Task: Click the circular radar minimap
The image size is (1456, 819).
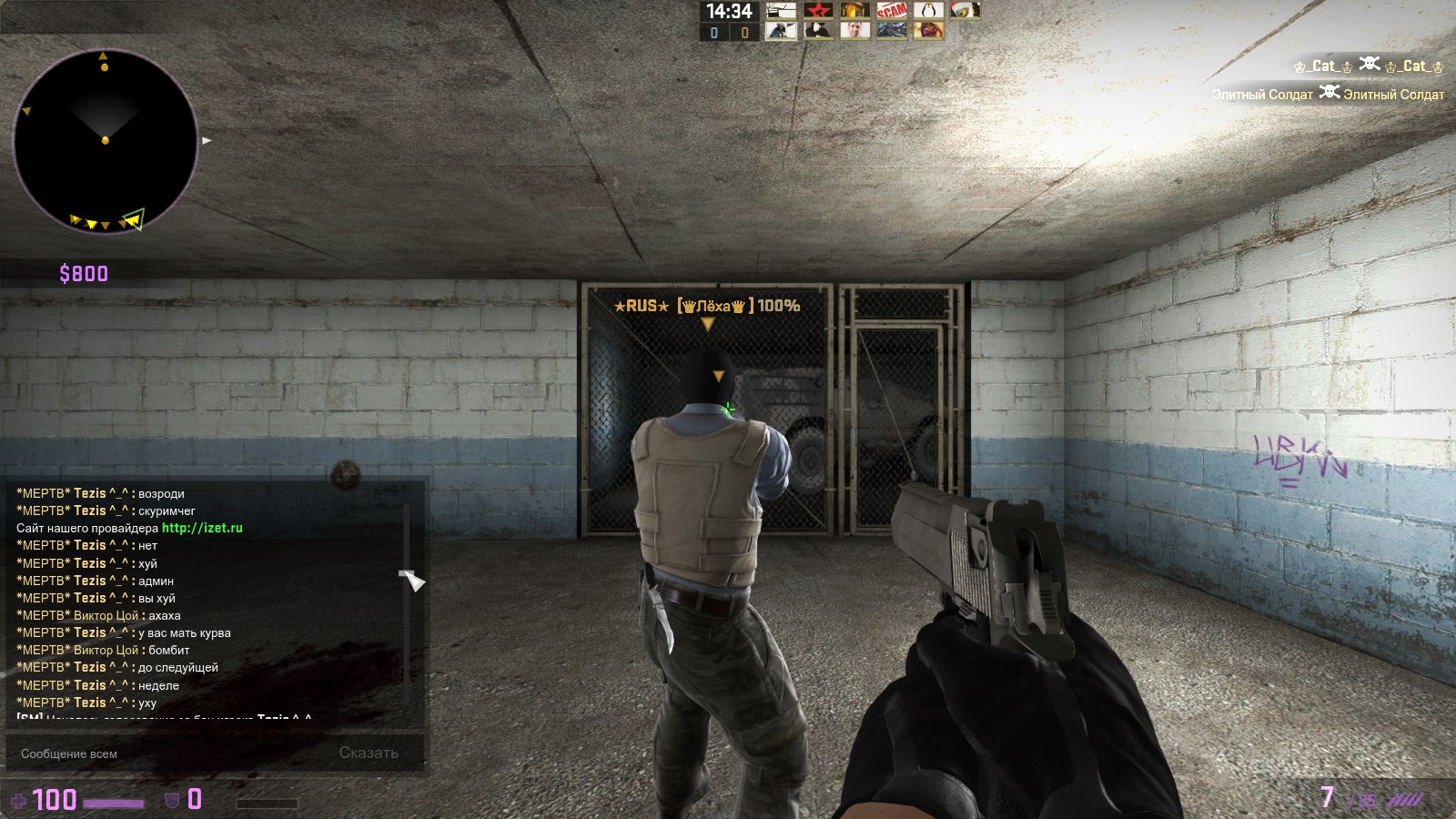Action: click(x=106, y=141)
